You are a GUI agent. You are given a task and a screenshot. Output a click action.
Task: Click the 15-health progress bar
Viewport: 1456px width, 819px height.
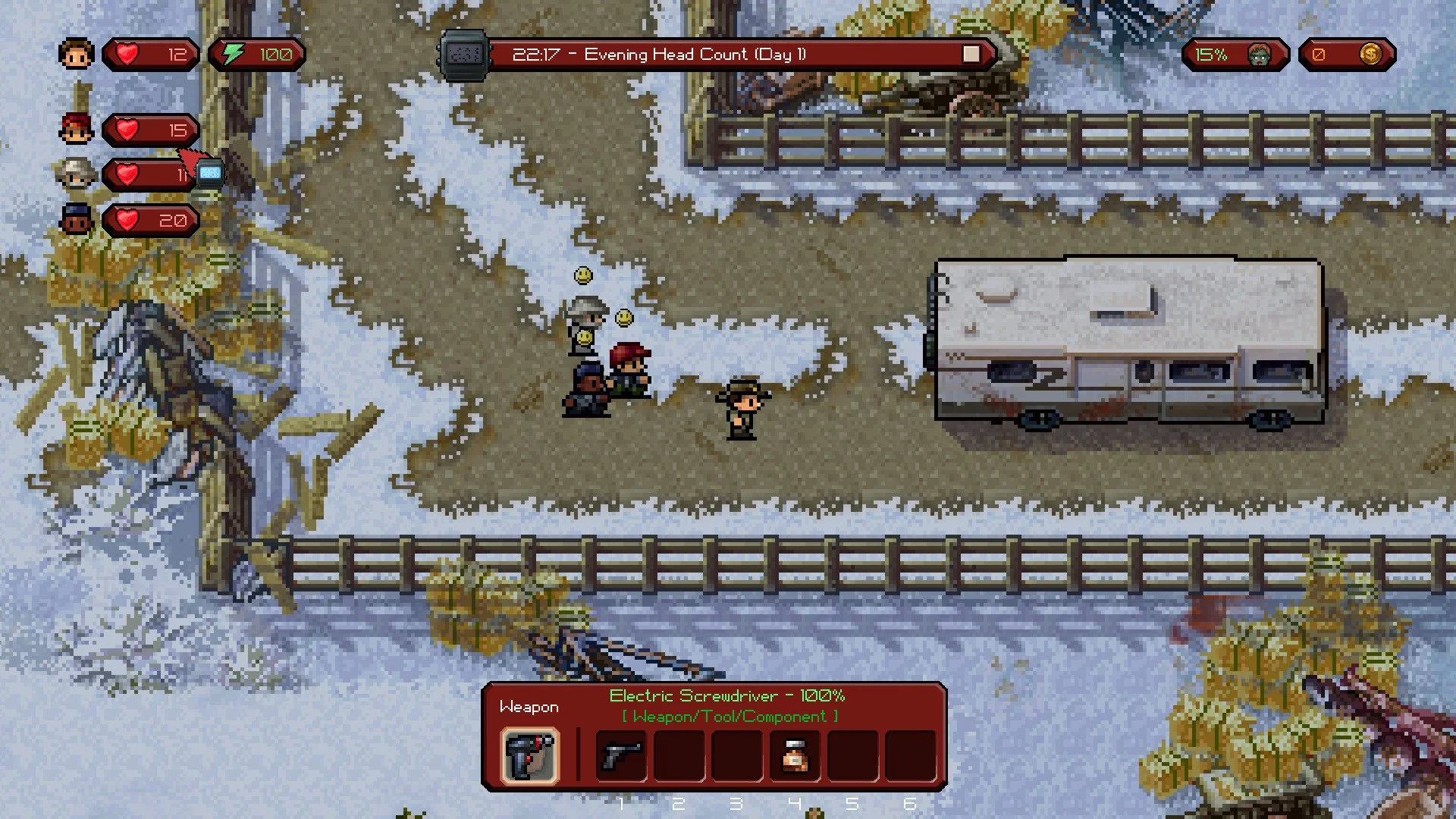coord(152,130)
